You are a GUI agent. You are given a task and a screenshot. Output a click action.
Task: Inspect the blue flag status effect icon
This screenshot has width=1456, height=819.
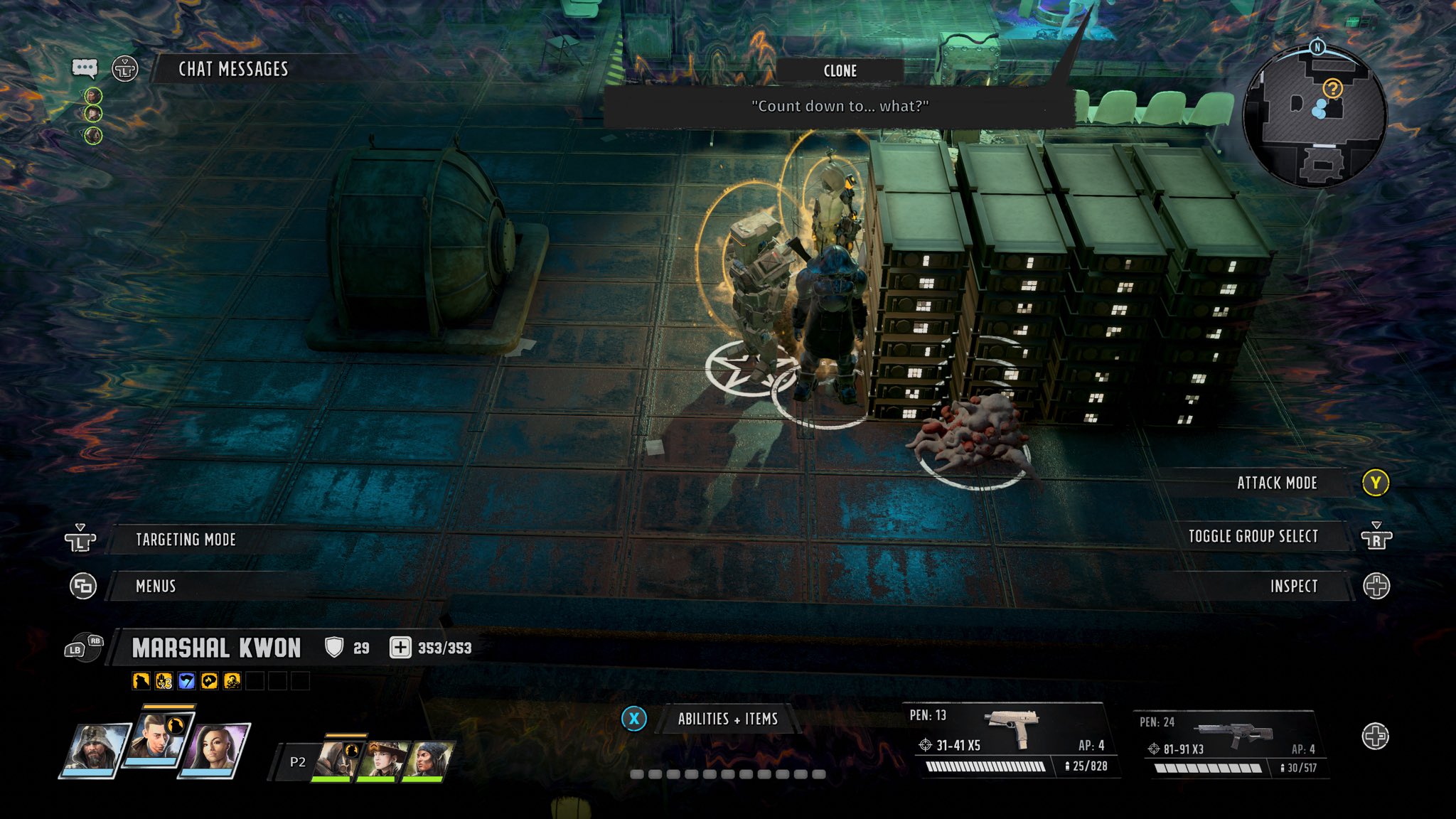[186, 682]
